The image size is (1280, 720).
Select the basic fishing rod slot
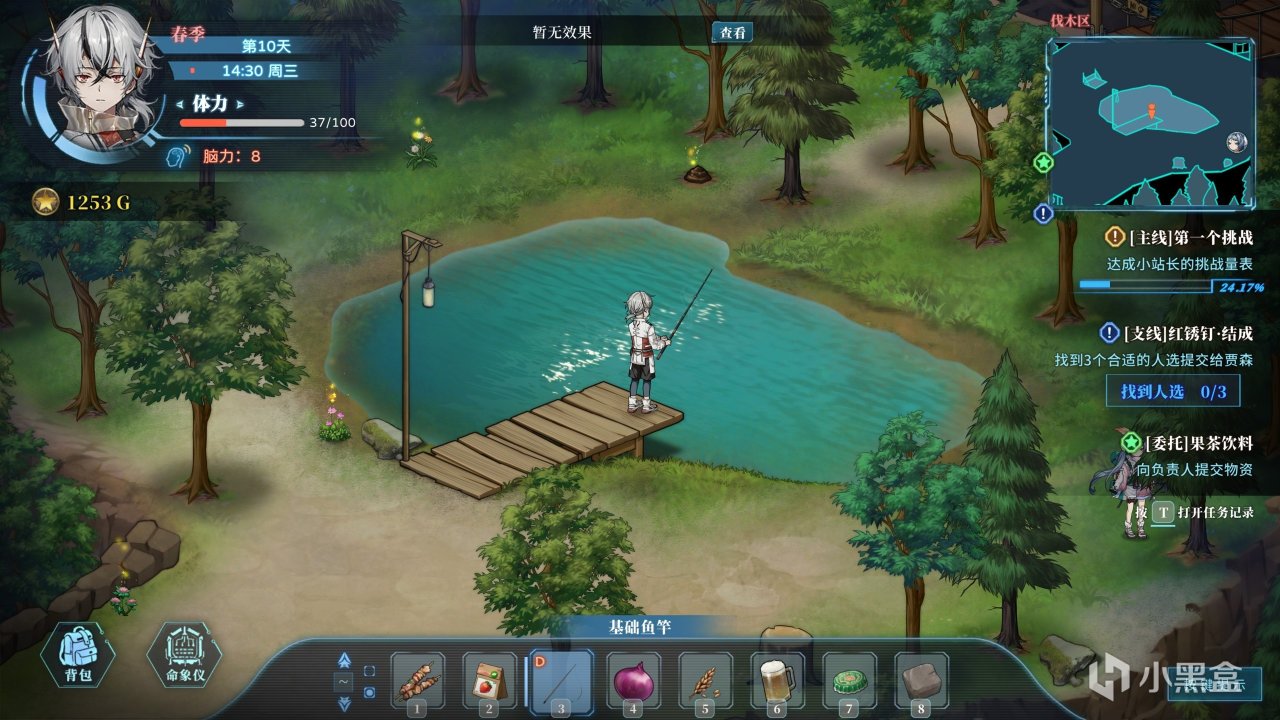[x=561, y=681]
